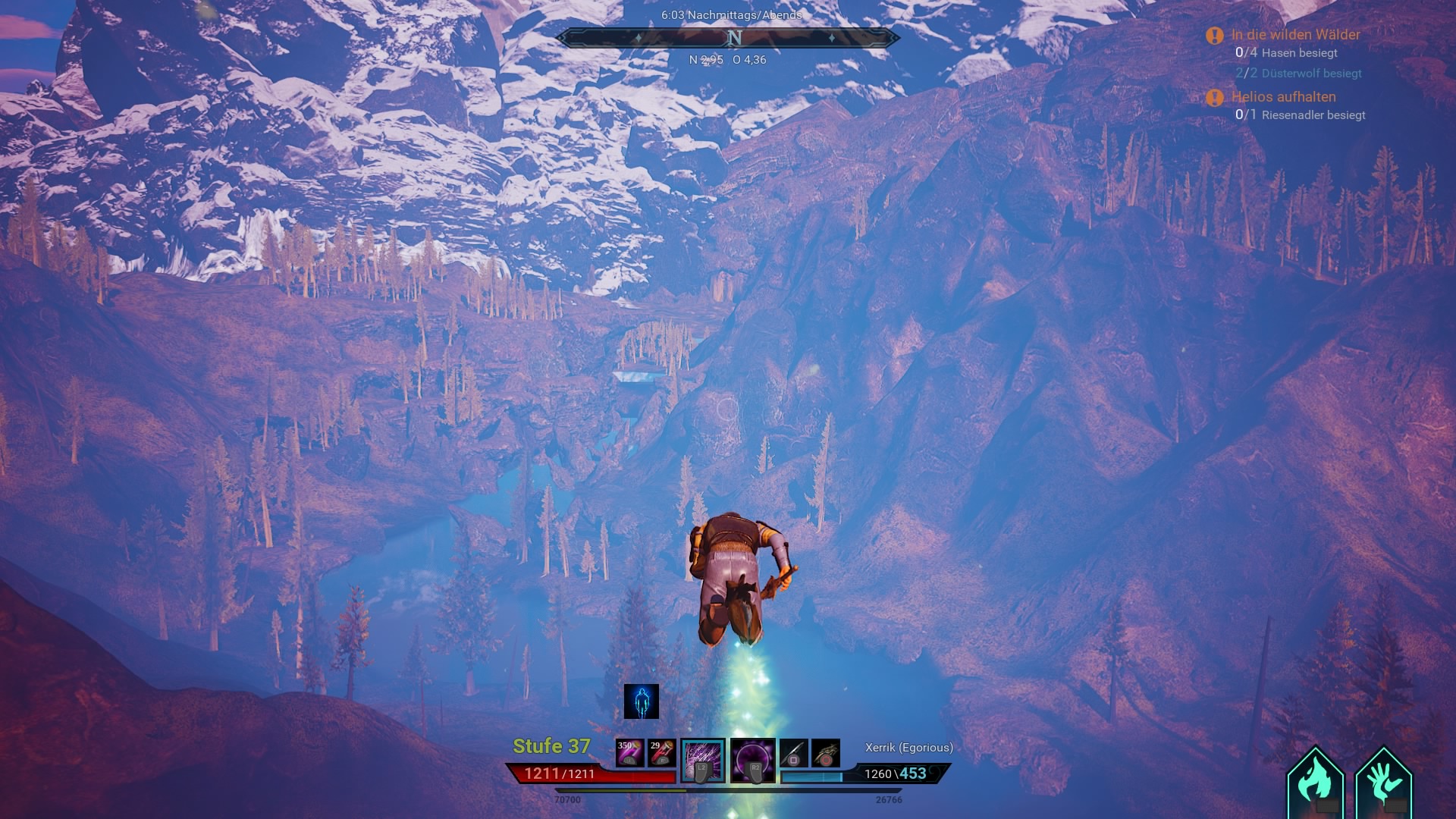Click the glowing blue body buff icon
Screen dimensions: 1456x819
click(x=642, y=701)
